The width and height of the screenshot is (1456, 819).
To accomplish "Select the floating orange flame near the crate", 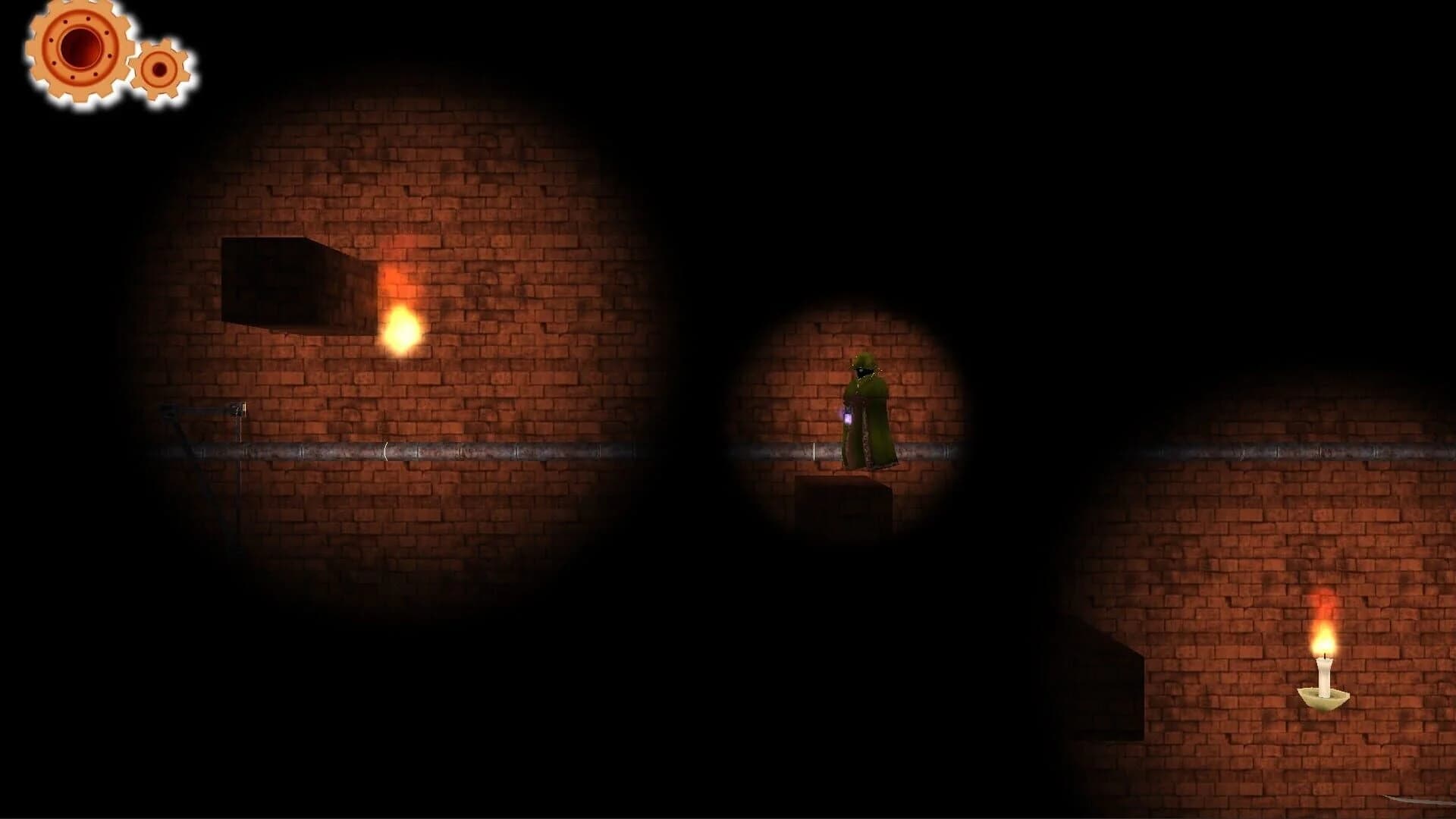I will (x=402, y=330).
